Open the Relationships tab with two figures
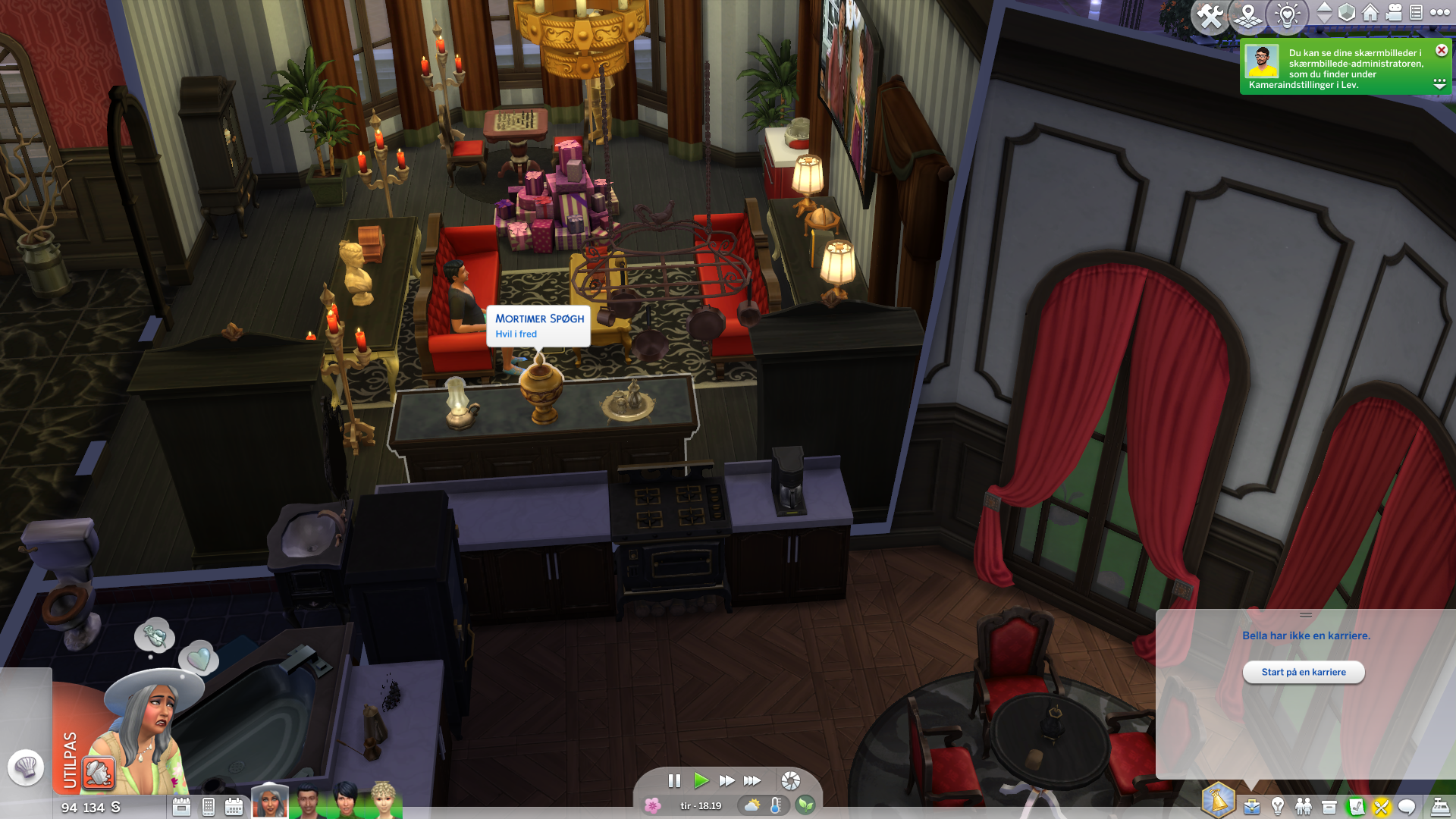The height and width of the screenshot is (819, 1456). (x=1304, y=806)
